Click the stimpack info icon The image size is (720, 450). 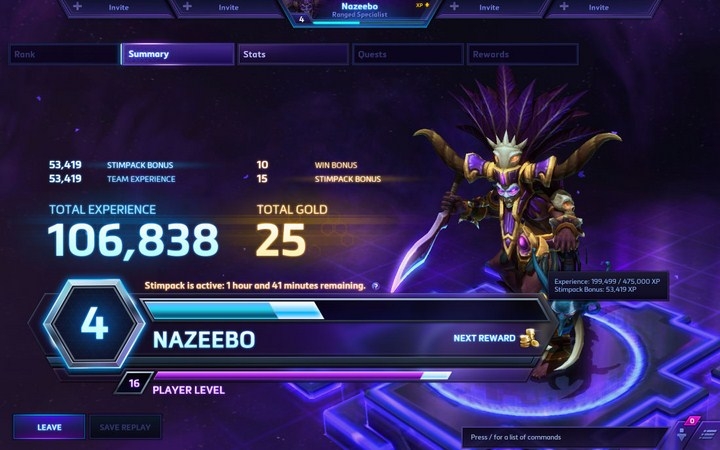[375, 286]
